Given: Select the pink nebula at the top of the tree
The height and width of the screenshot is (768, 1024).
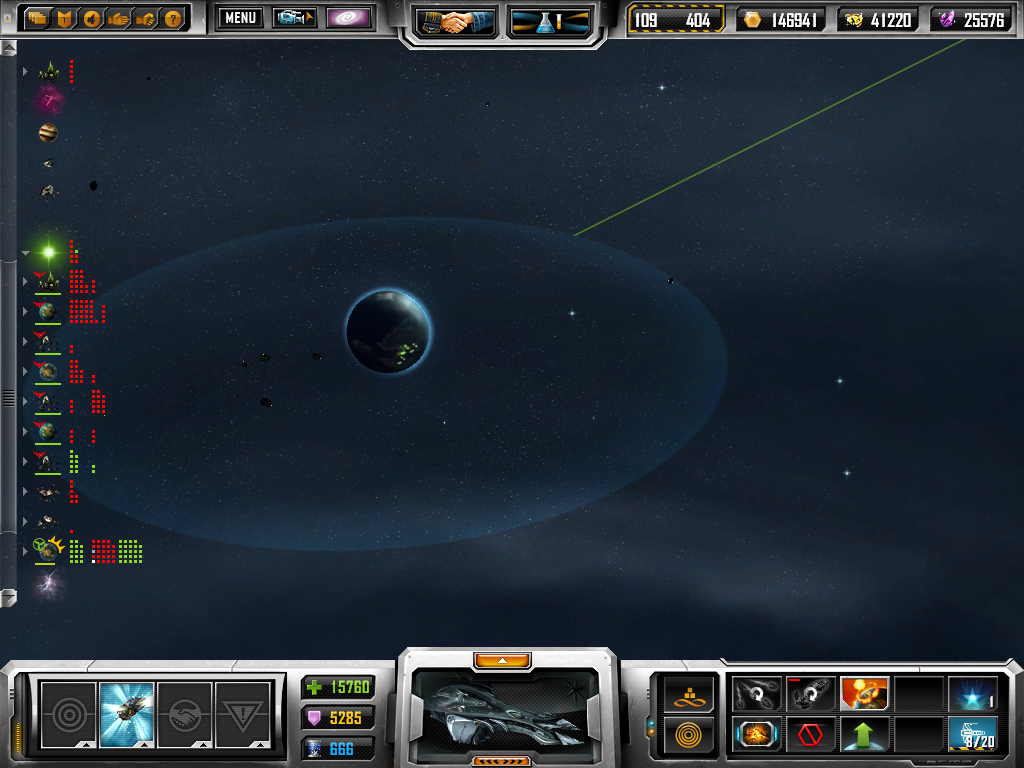Looking at the screenshot, I should click(x=49, y=100).
